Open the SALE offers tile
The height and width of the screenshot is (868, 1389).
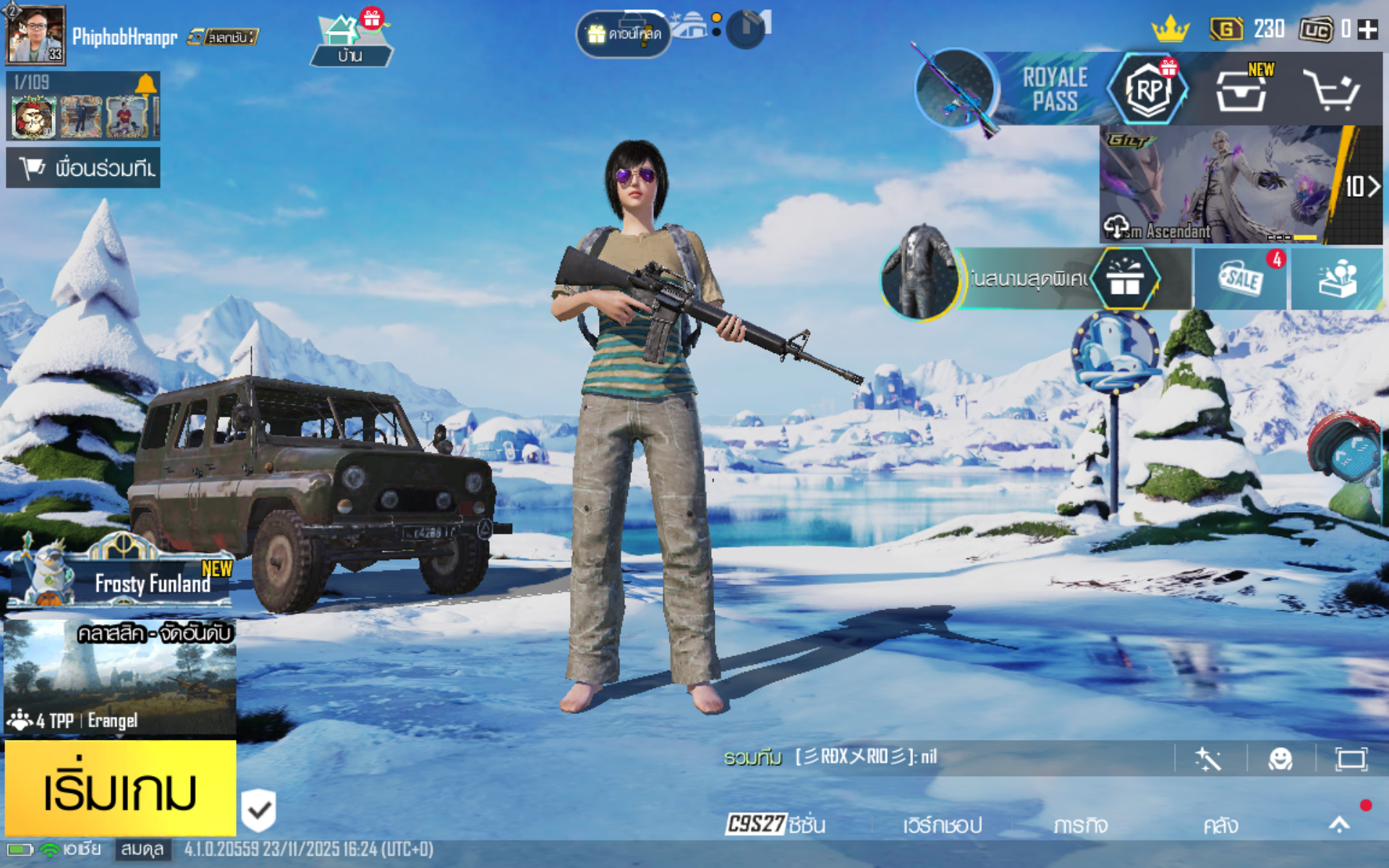[x=1241, y=279]
